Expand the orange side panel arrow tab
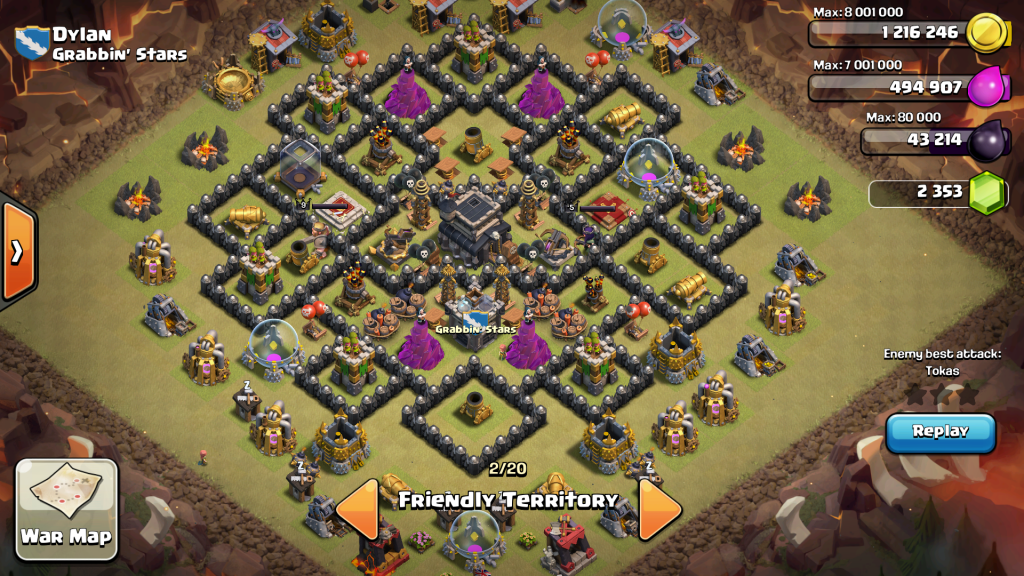The height and width of the screenshot is (576, 1024). (17, 251)
